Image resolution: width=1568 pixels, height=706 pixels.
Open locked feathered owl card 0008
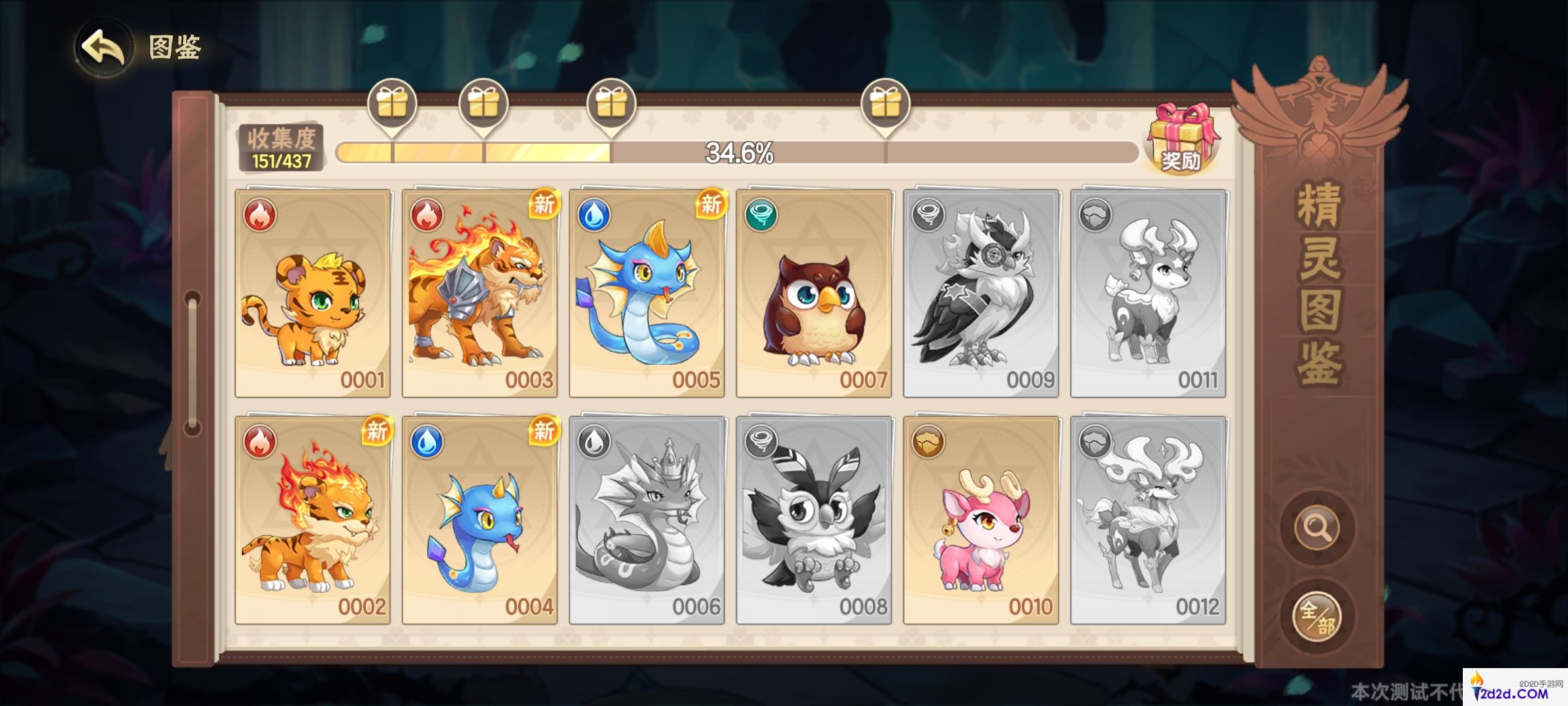[814, 520]
